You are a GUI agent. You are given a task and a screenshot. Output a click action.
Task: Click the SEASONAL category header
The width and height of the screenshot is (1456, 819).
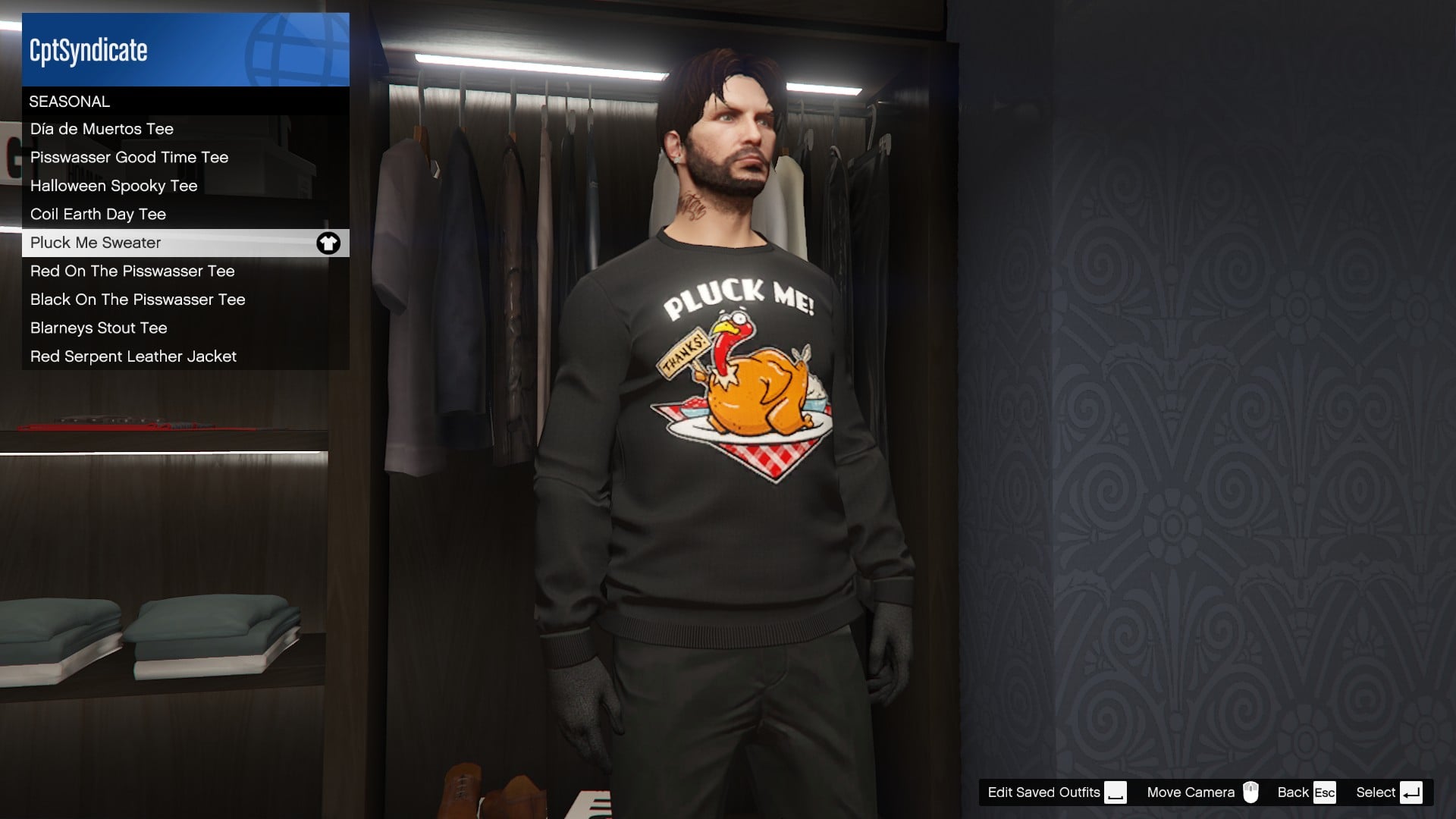[69, 101]
